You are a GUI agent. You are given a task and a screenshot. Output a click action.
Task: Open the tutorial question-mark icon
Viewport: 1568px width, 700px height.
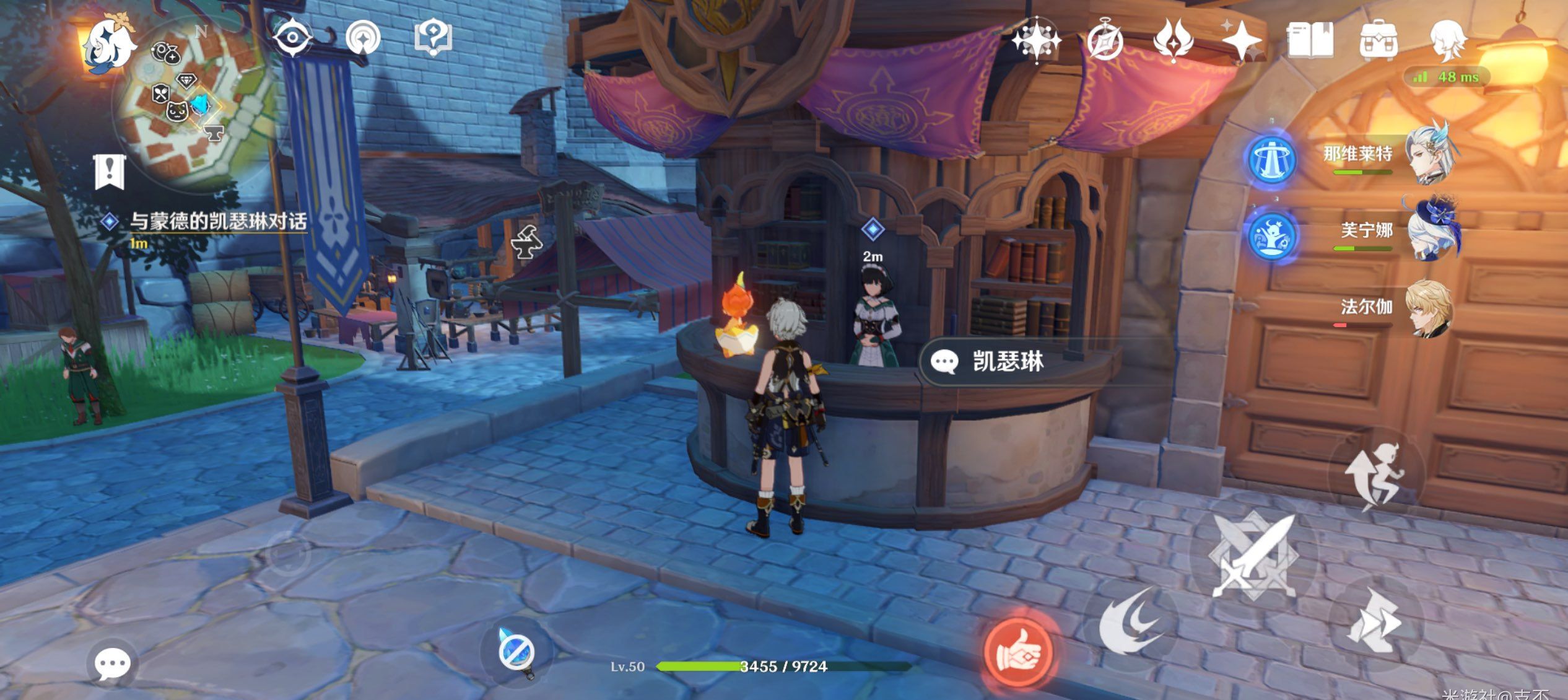(x=433, y=37)
